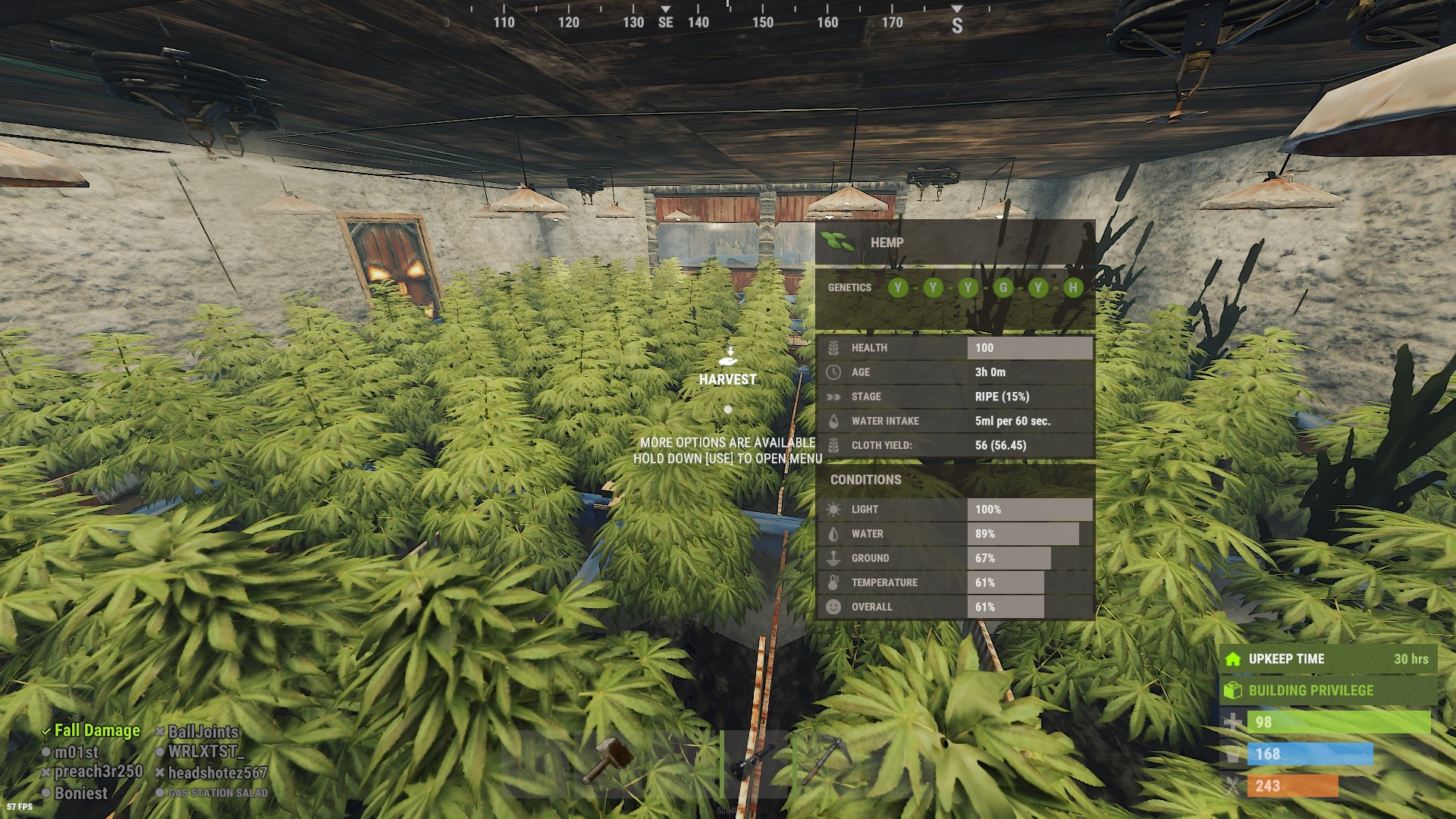
Task: Click the Water 89% progress bar
Action: (x=1024, y=533)
